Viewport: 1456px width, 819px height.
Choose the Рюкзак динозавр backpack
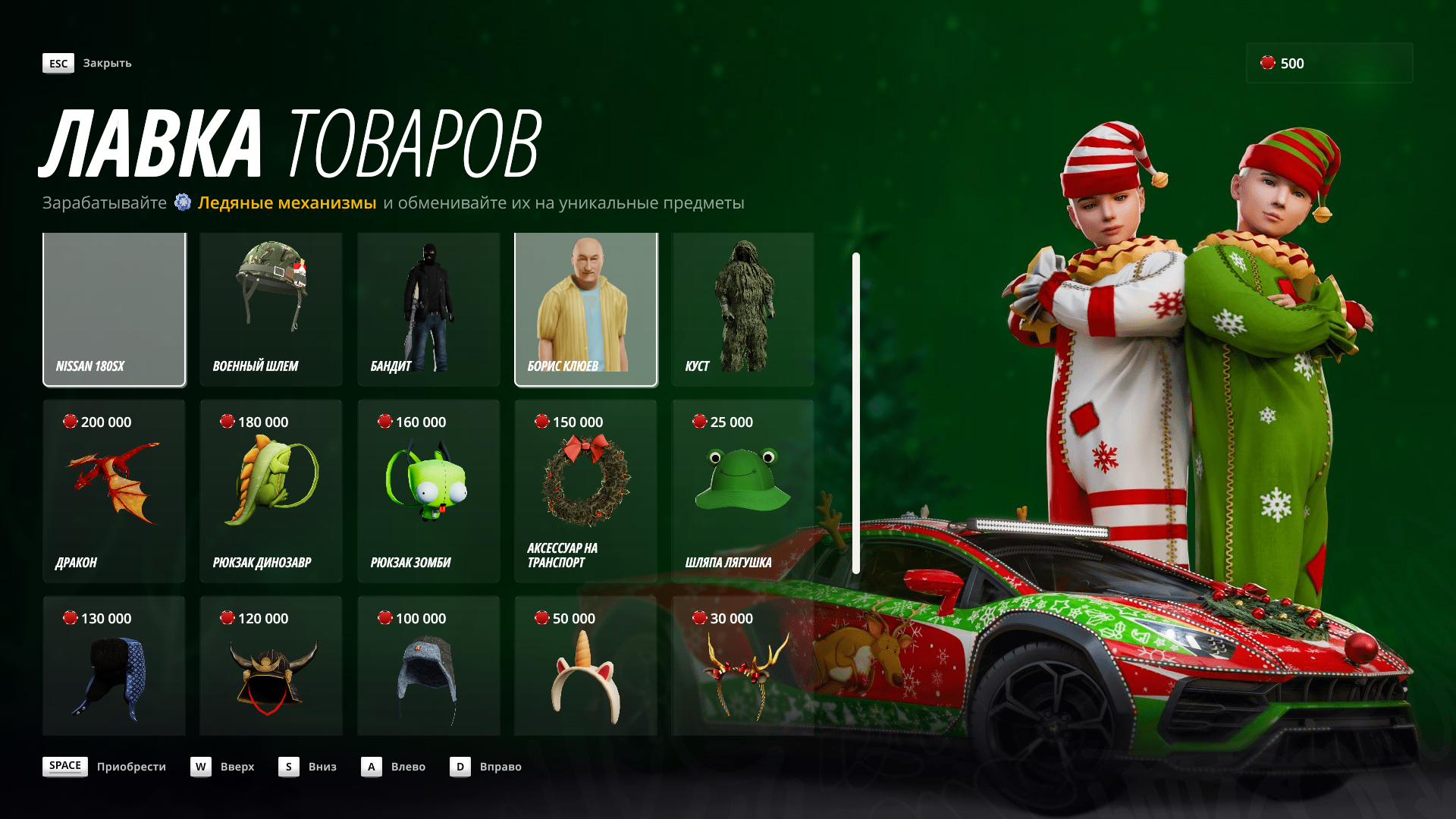271,491
